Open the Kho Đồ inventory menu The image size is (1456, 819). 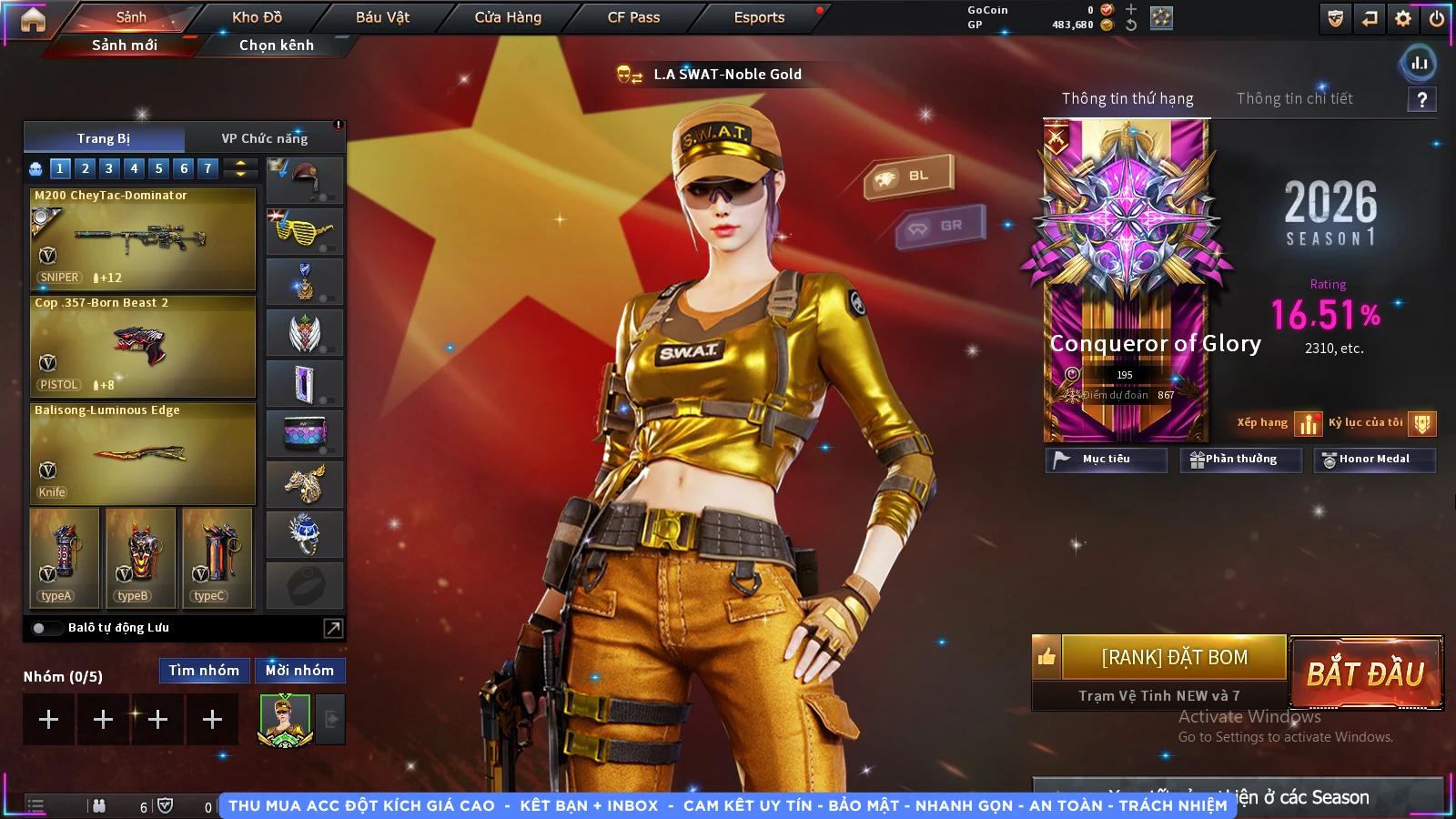click(257, 17)
